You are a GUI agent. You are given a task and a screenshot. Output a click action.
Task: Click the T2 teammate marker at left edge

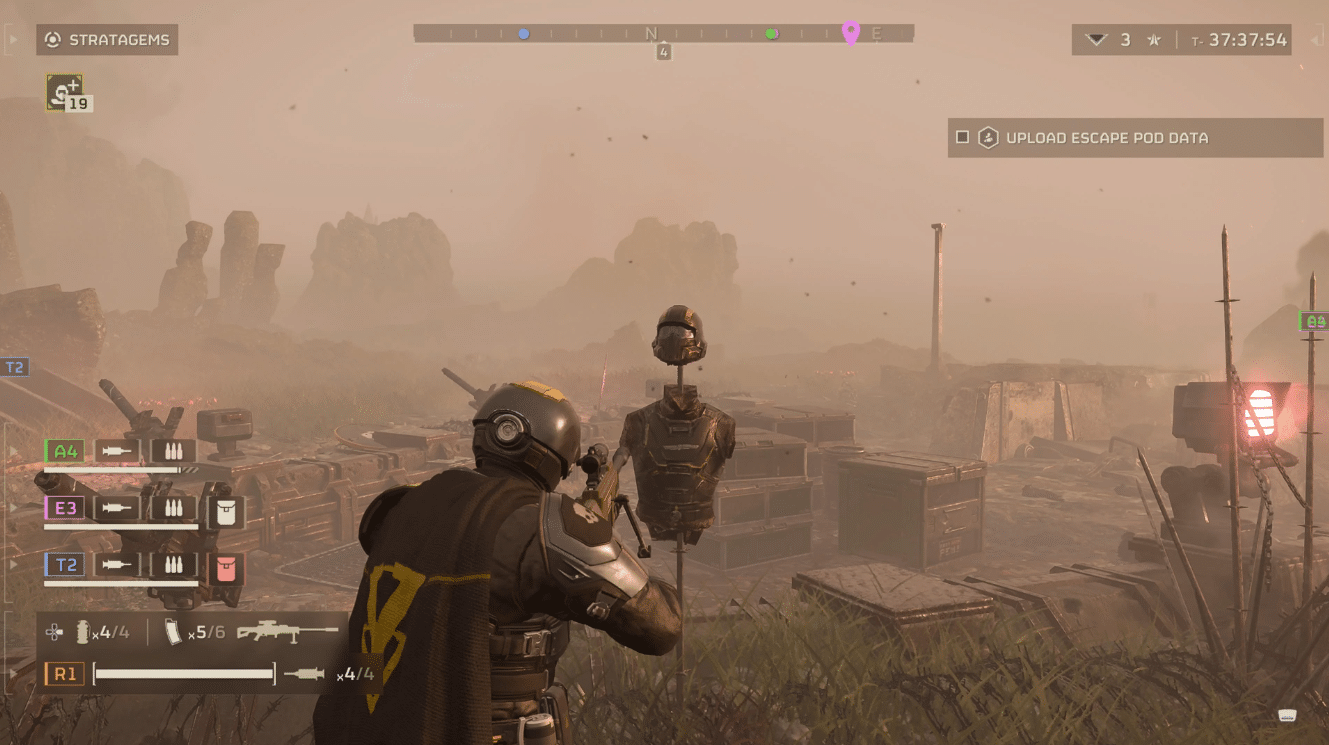14,367
